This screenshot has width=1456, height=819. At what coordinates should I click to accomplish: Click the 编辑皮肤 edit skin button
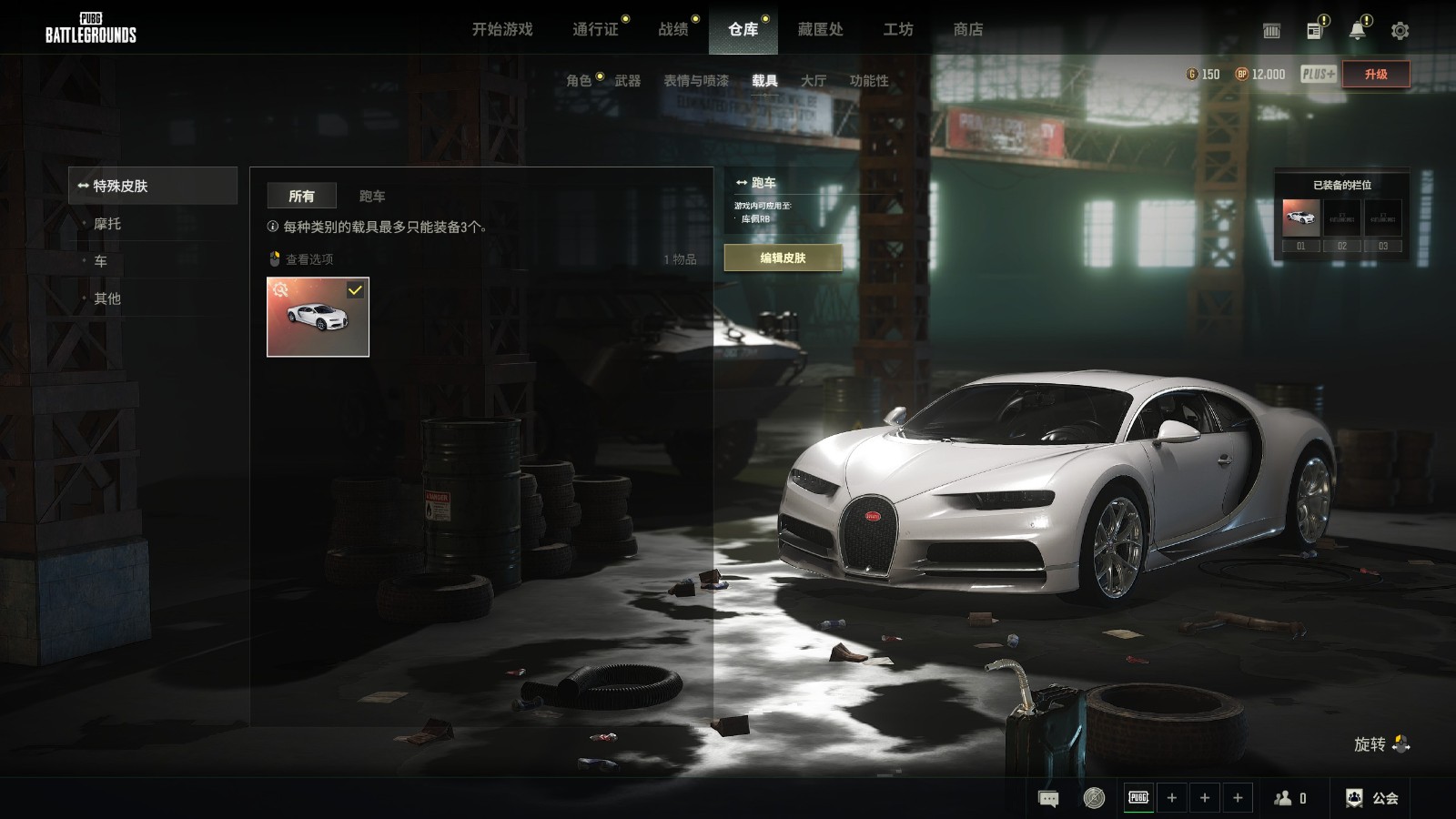pos(783,258)
